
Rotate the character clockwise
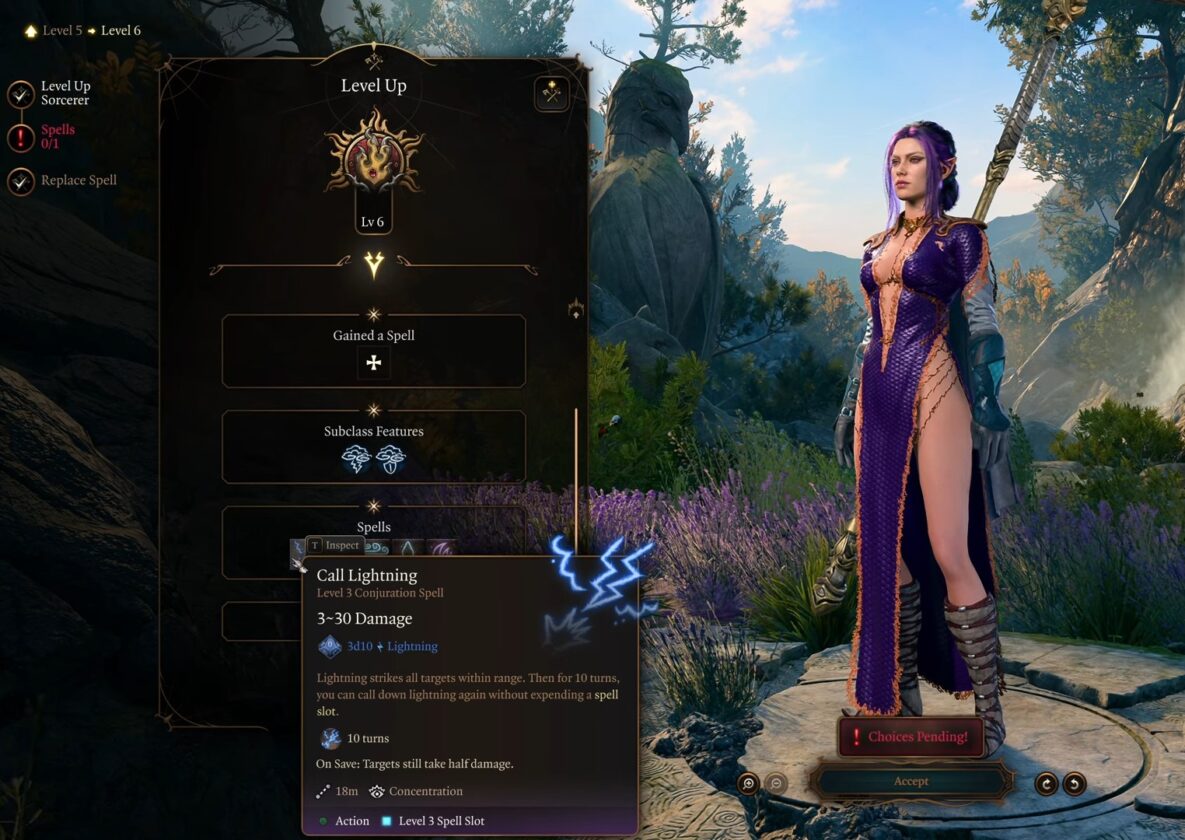tap(1046, 784)
